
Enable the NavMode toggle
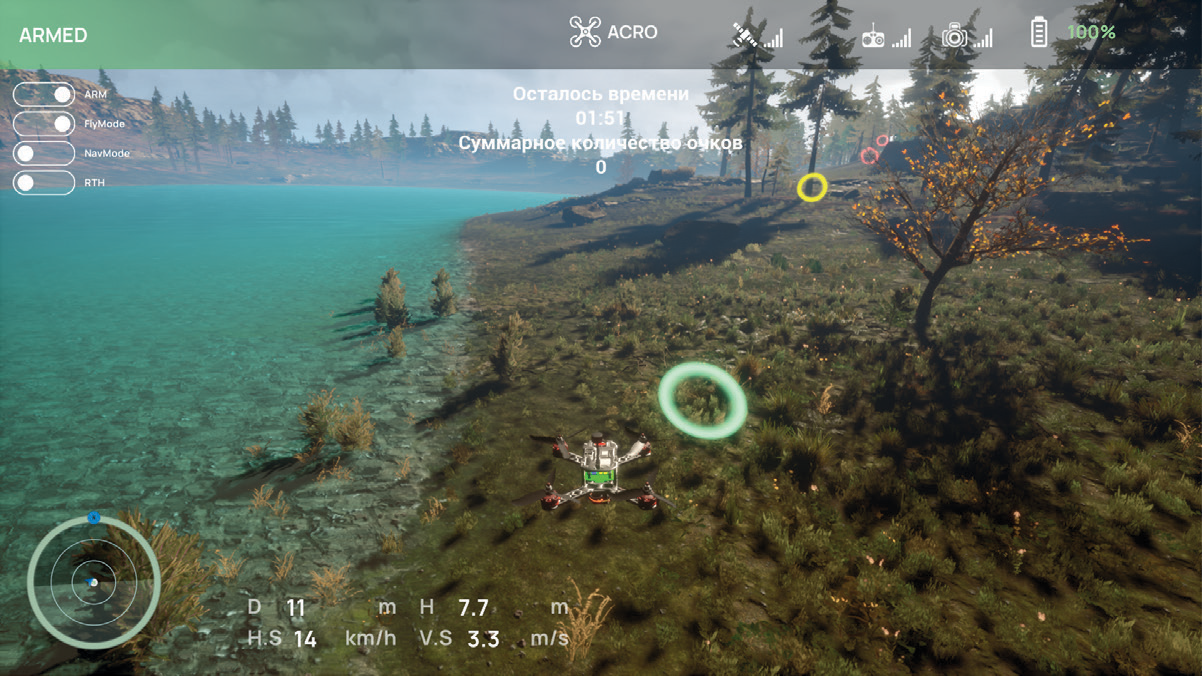pos(44,153)
